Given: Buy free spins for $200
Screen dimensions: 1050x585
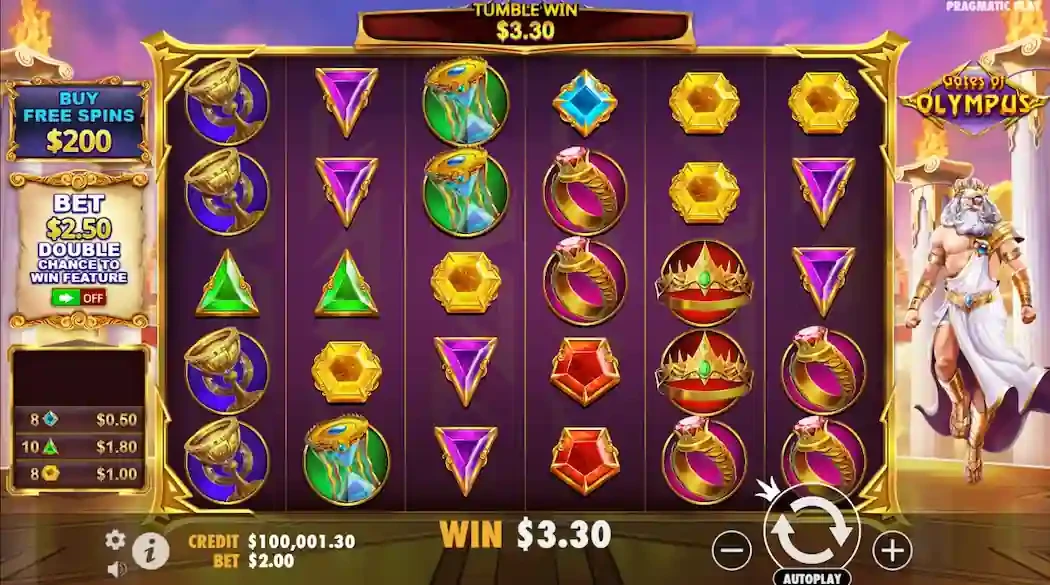Looking at the screenshot, I should point(79,121).
